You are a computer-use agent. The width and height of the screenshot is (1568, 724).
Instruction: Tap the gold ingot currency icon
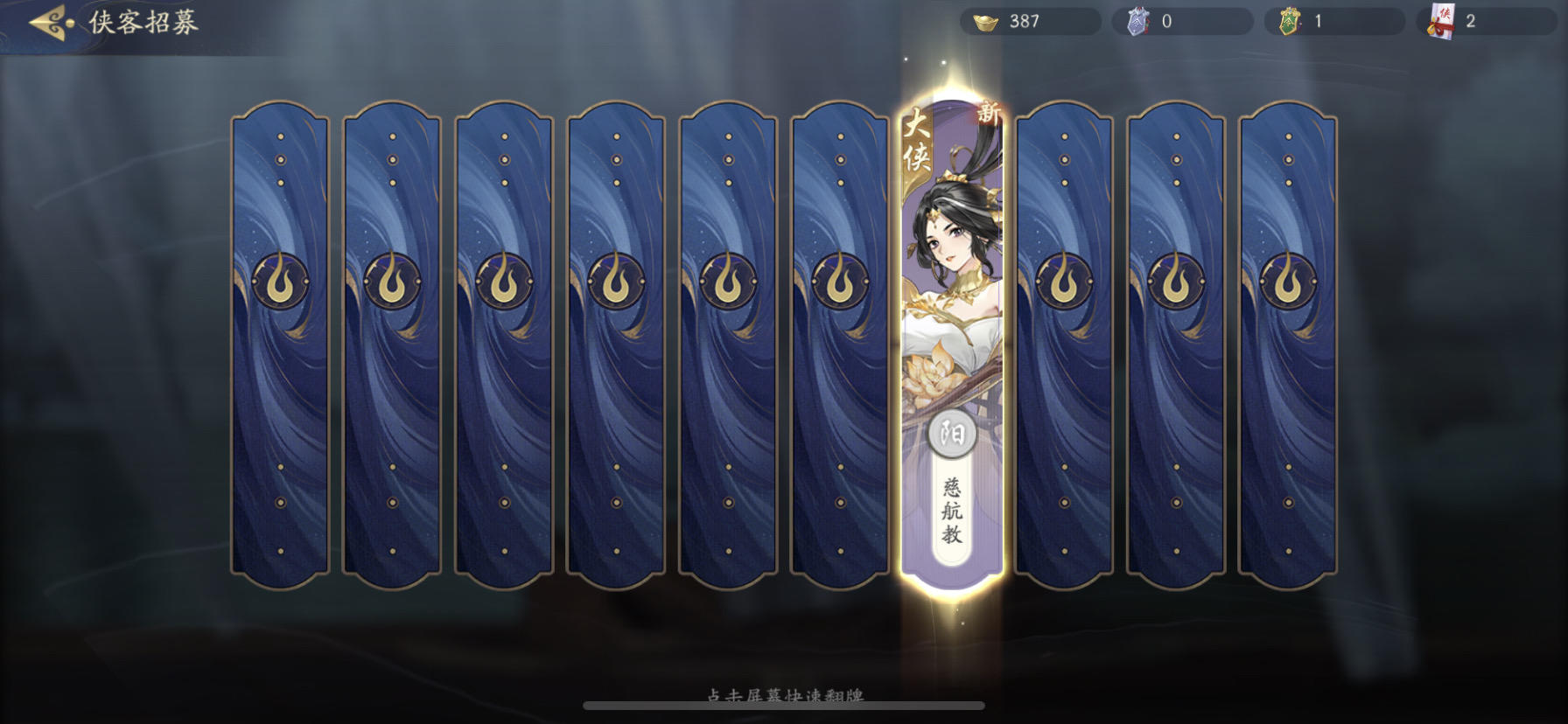point(987,21)
